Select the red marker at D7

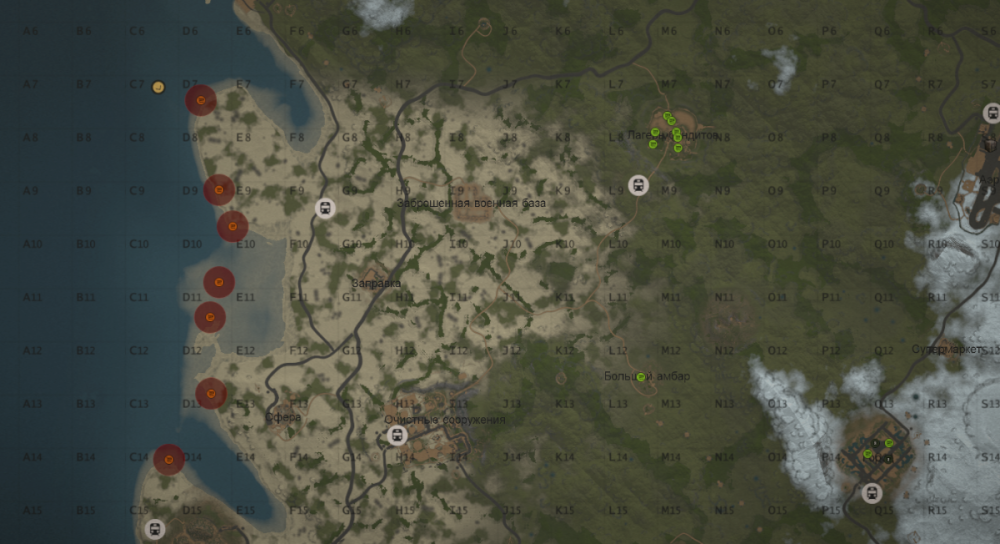coord(201,100)
